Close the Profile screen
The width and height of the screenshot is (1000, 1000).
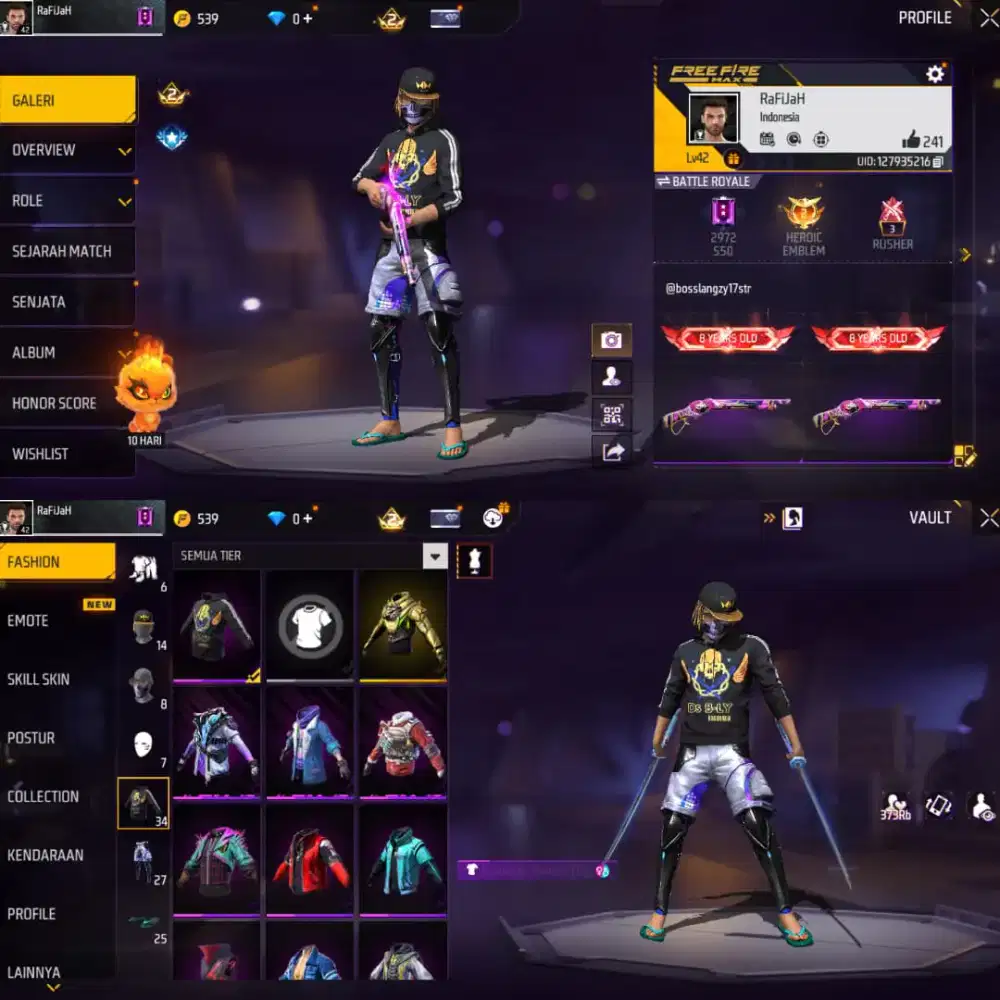pos(988,17)
